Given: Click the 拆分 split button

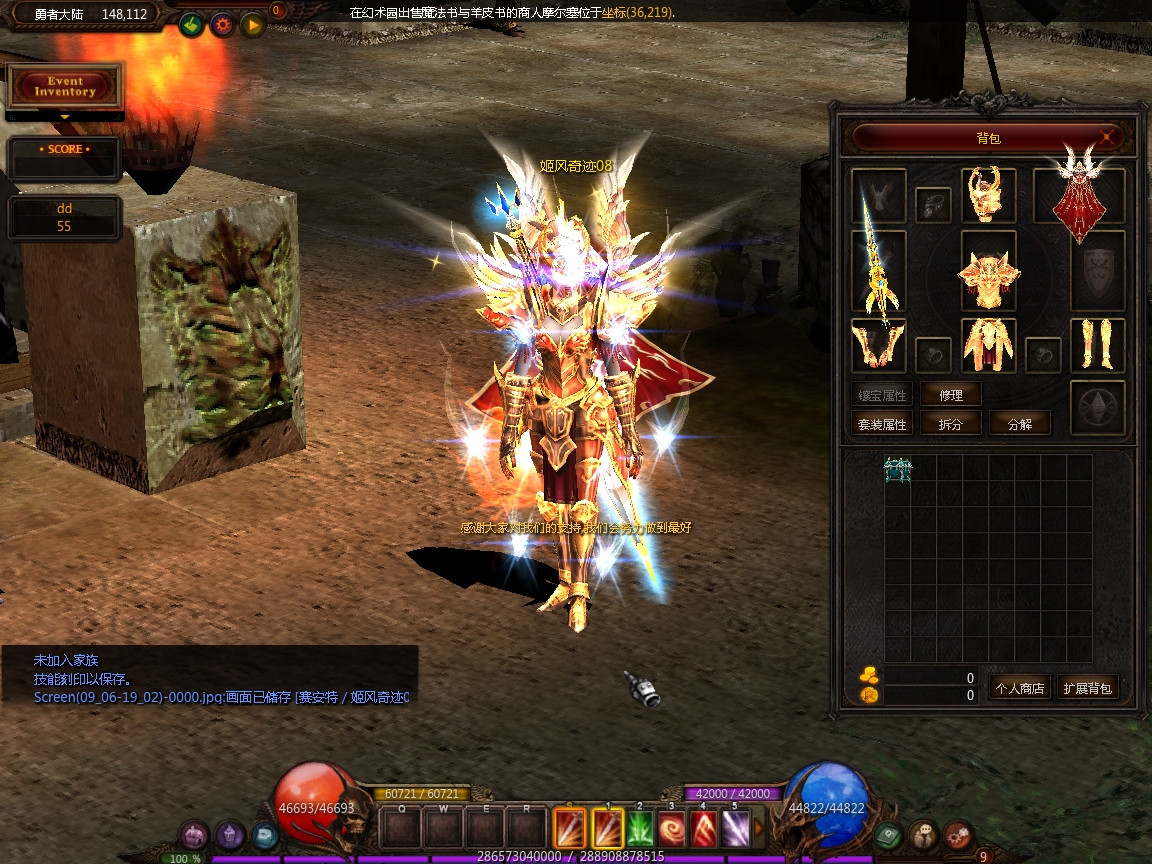Looking at the screenshot, I should [x=951, y=424].
